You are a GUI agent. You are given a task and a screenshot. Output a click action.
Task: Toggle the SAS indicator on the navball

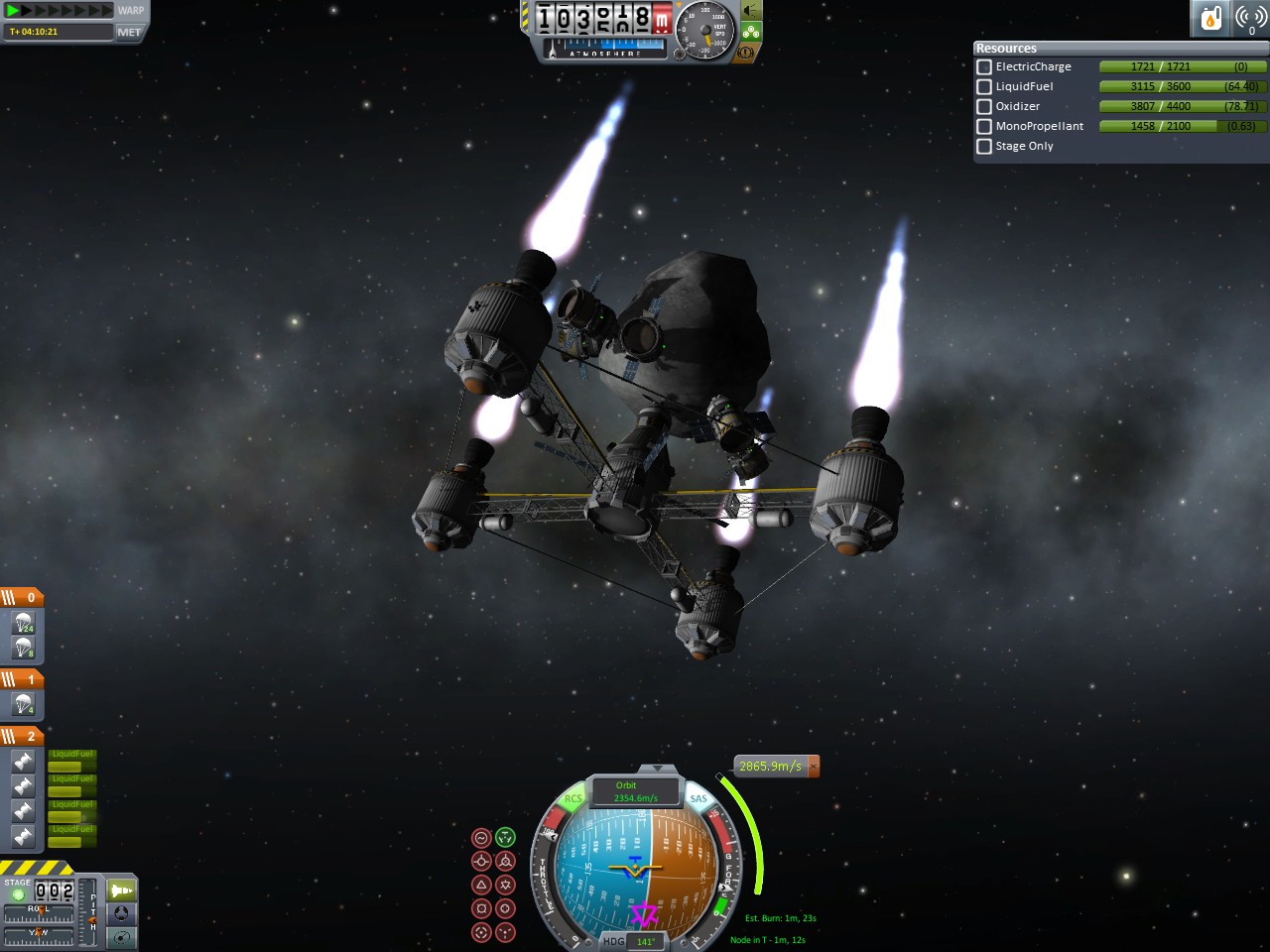pos(698,798)
